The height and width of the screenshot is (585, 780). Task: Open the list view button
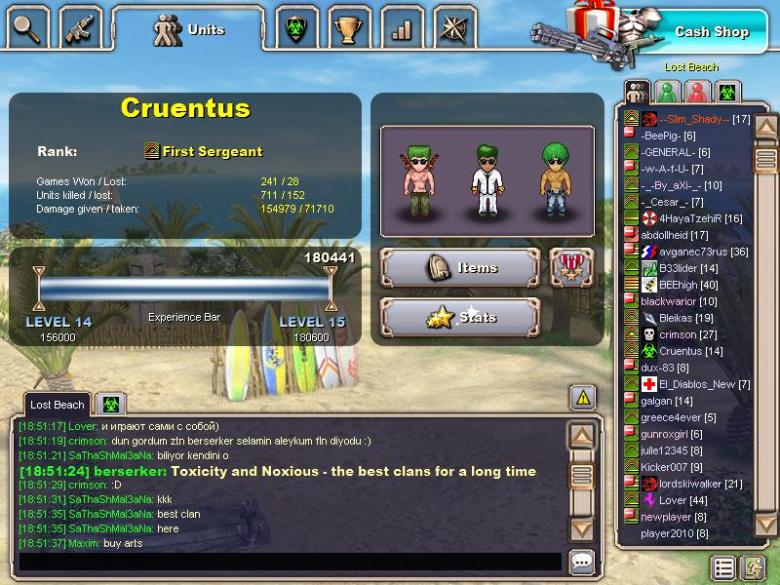coord(723,568)
